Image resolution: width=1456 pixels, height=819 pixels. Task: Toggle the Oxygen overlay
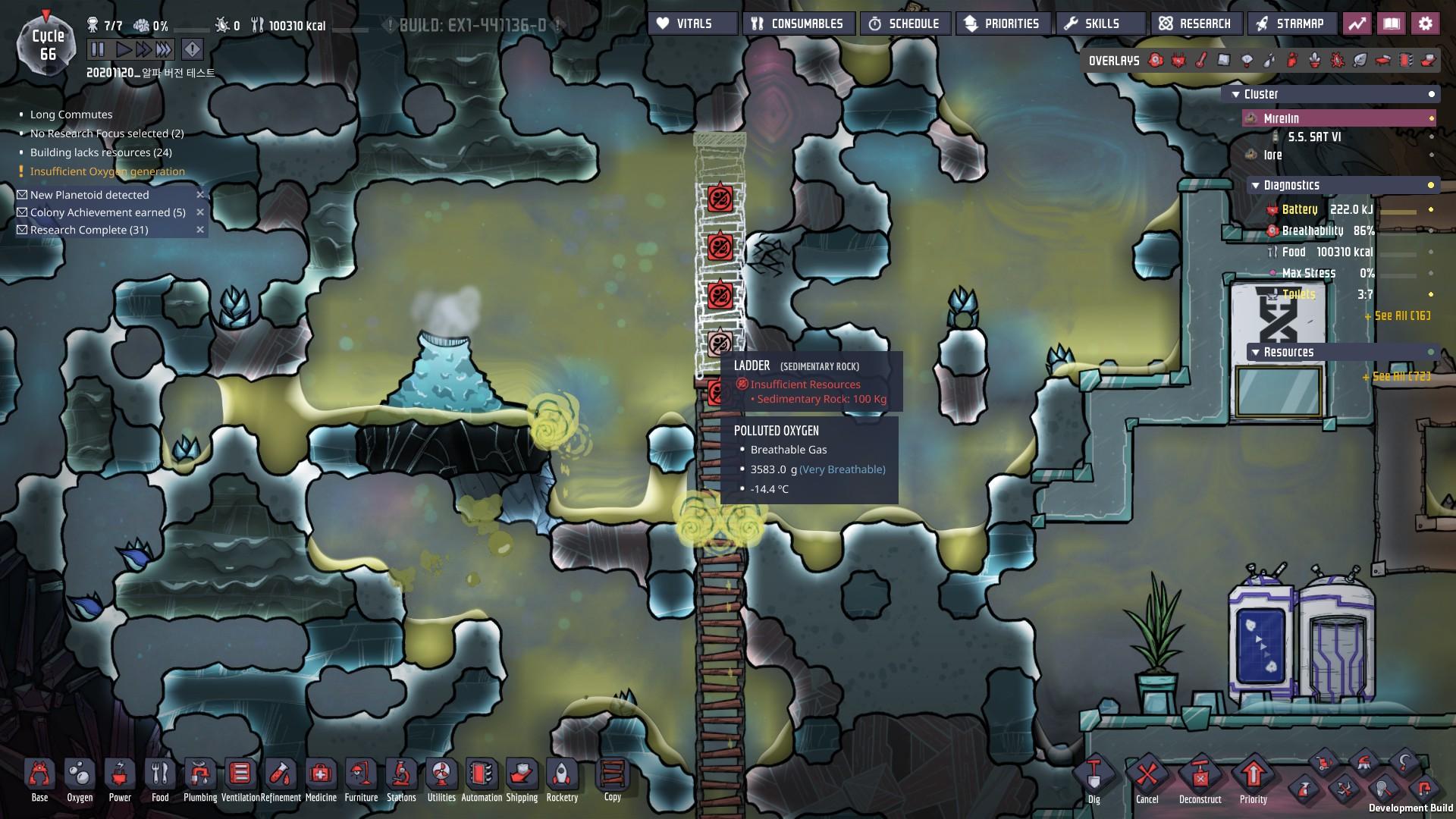1155,61
